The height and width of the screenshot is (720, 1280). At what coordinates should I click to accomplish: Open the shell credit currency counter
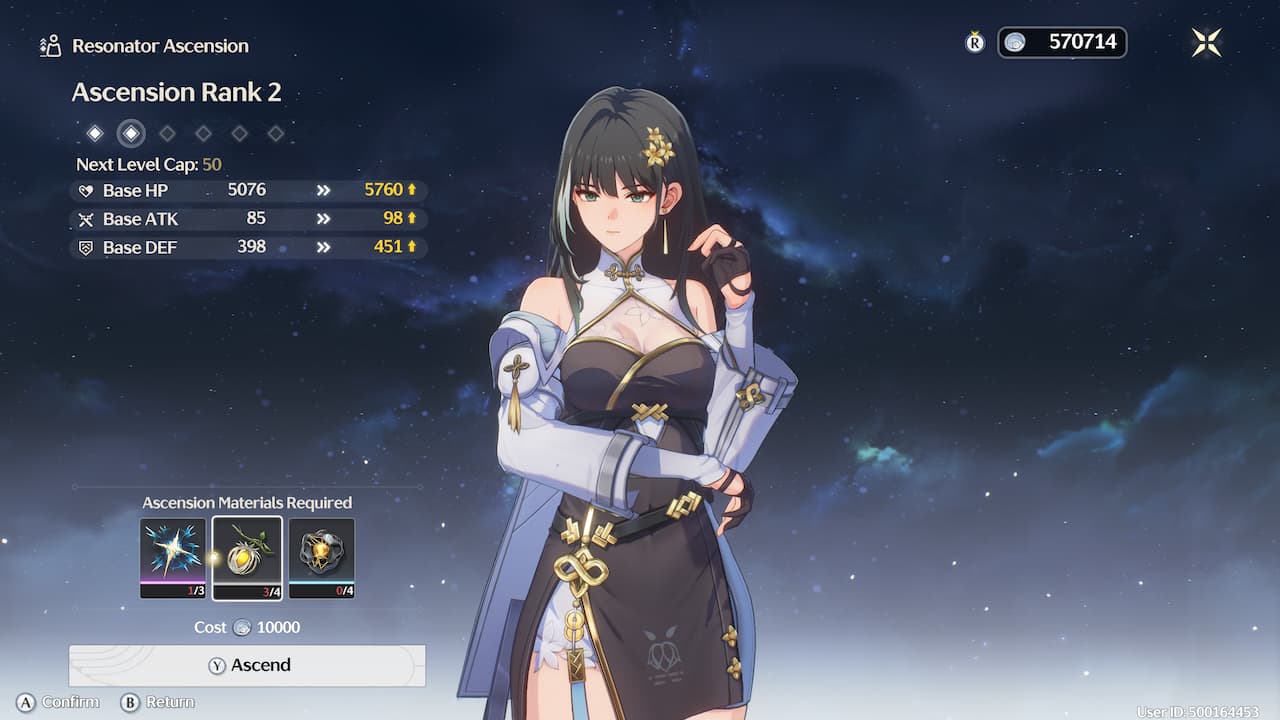(1062, 42)
